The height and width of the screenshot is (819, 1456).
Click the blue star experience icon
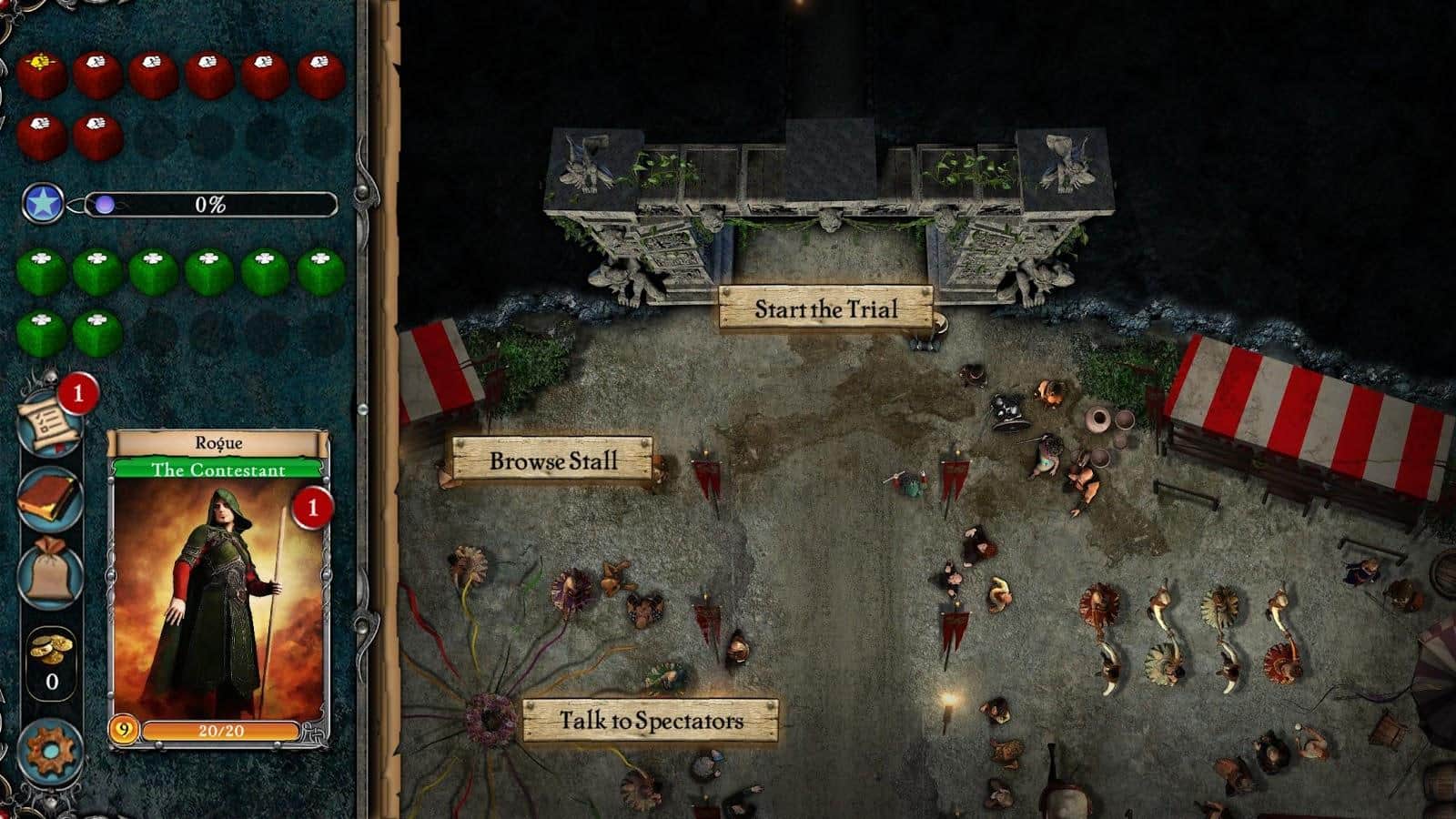(43, 204)
